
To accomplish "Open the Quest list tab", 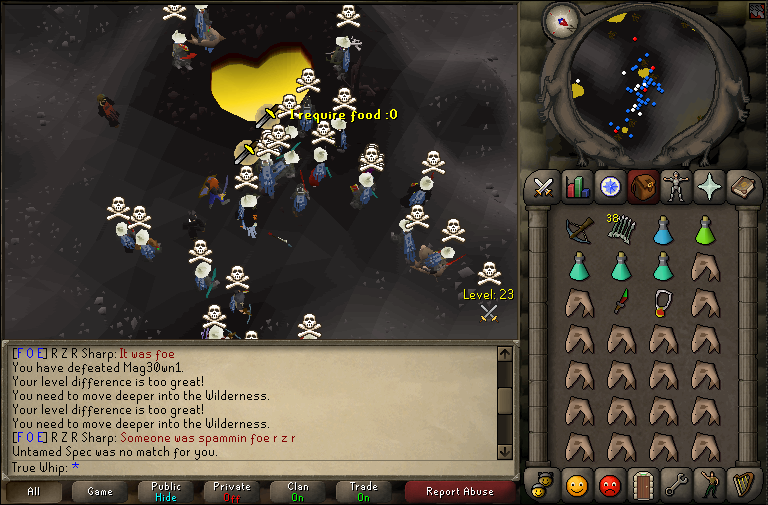I will (x=610, y=187).
